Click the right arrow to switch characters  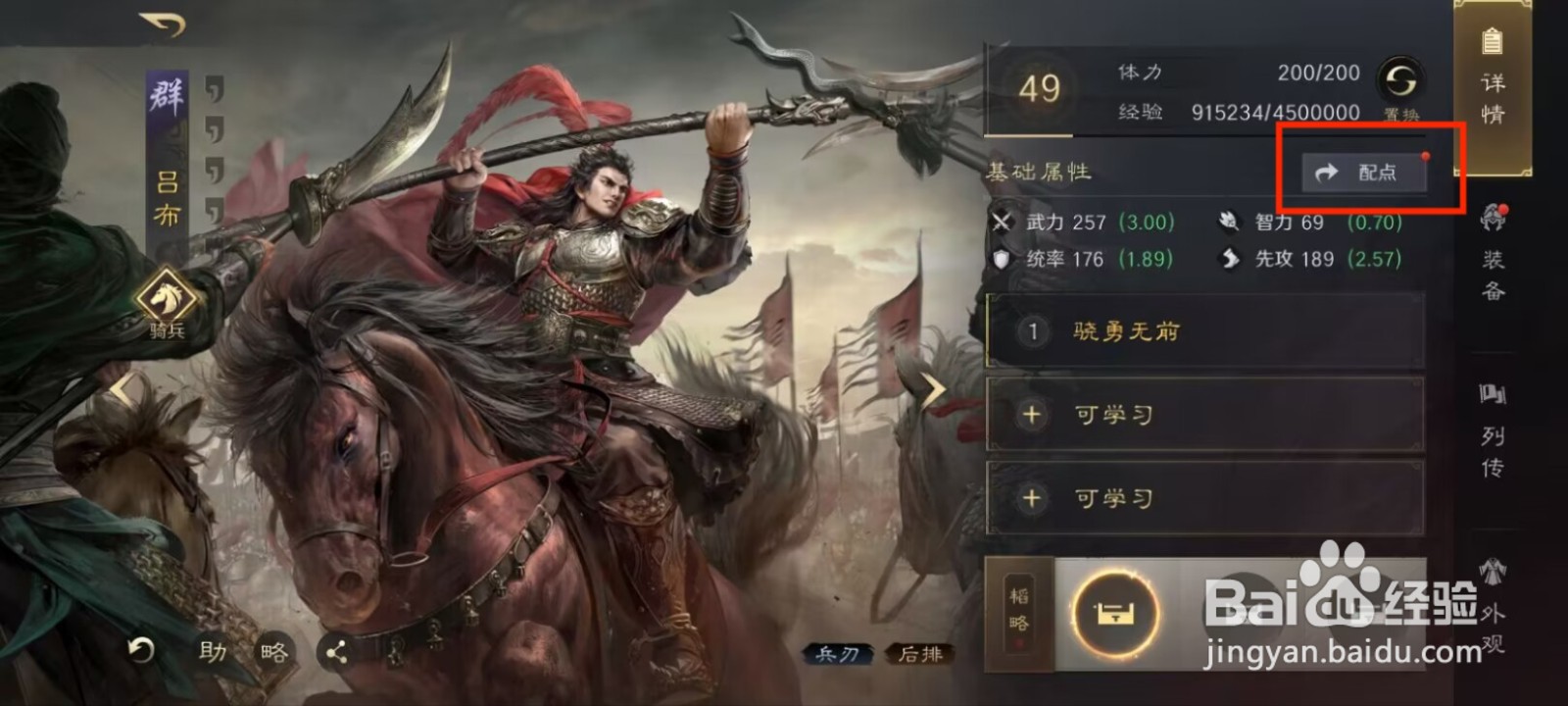point(935,389)
